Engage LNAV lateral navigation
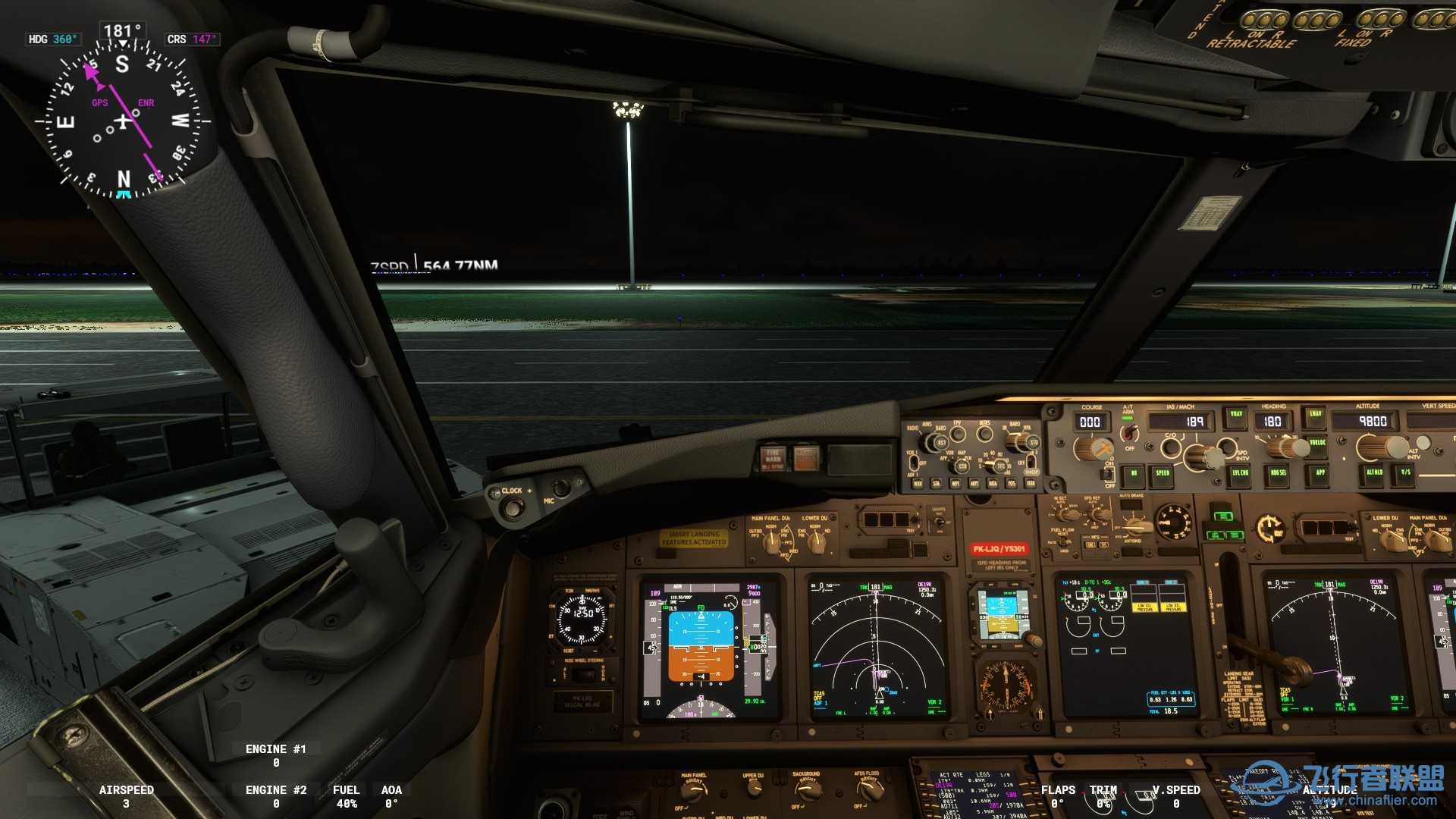Image resolution: width=1456 pixels, height=819 pixels. [1316, 414]
